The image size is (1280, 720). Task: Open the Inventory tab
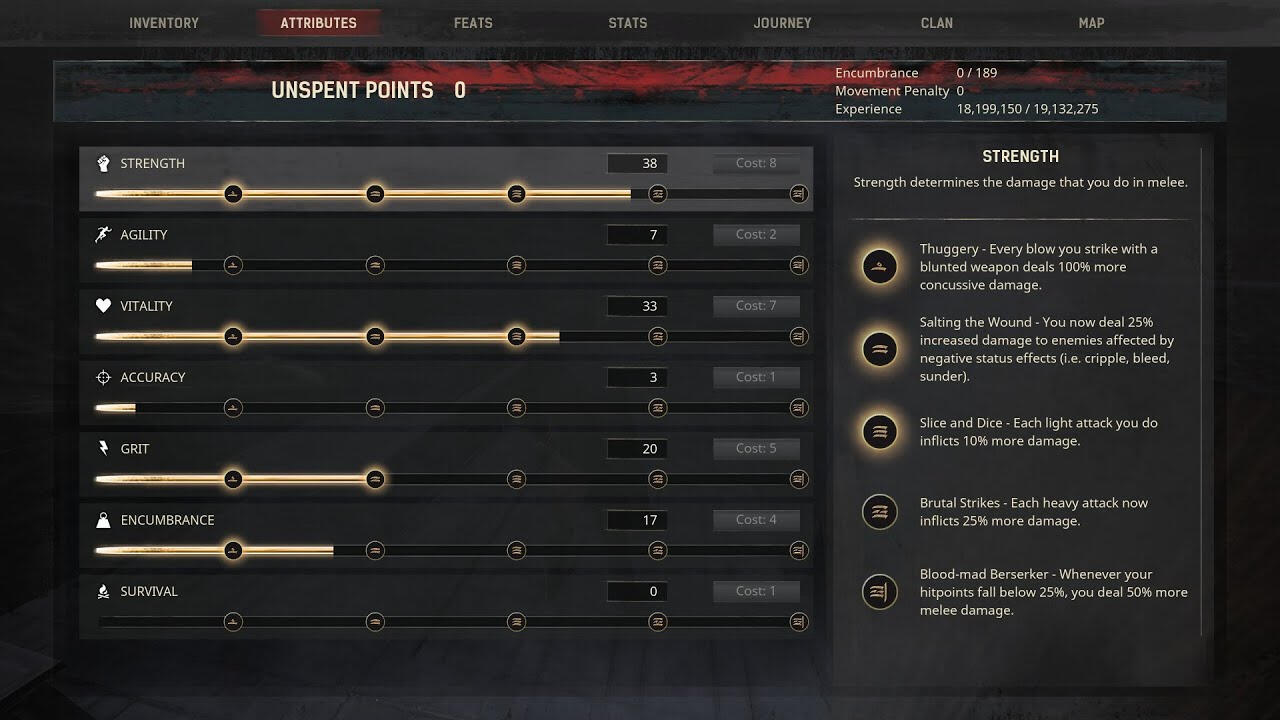(x=164, y=23)
